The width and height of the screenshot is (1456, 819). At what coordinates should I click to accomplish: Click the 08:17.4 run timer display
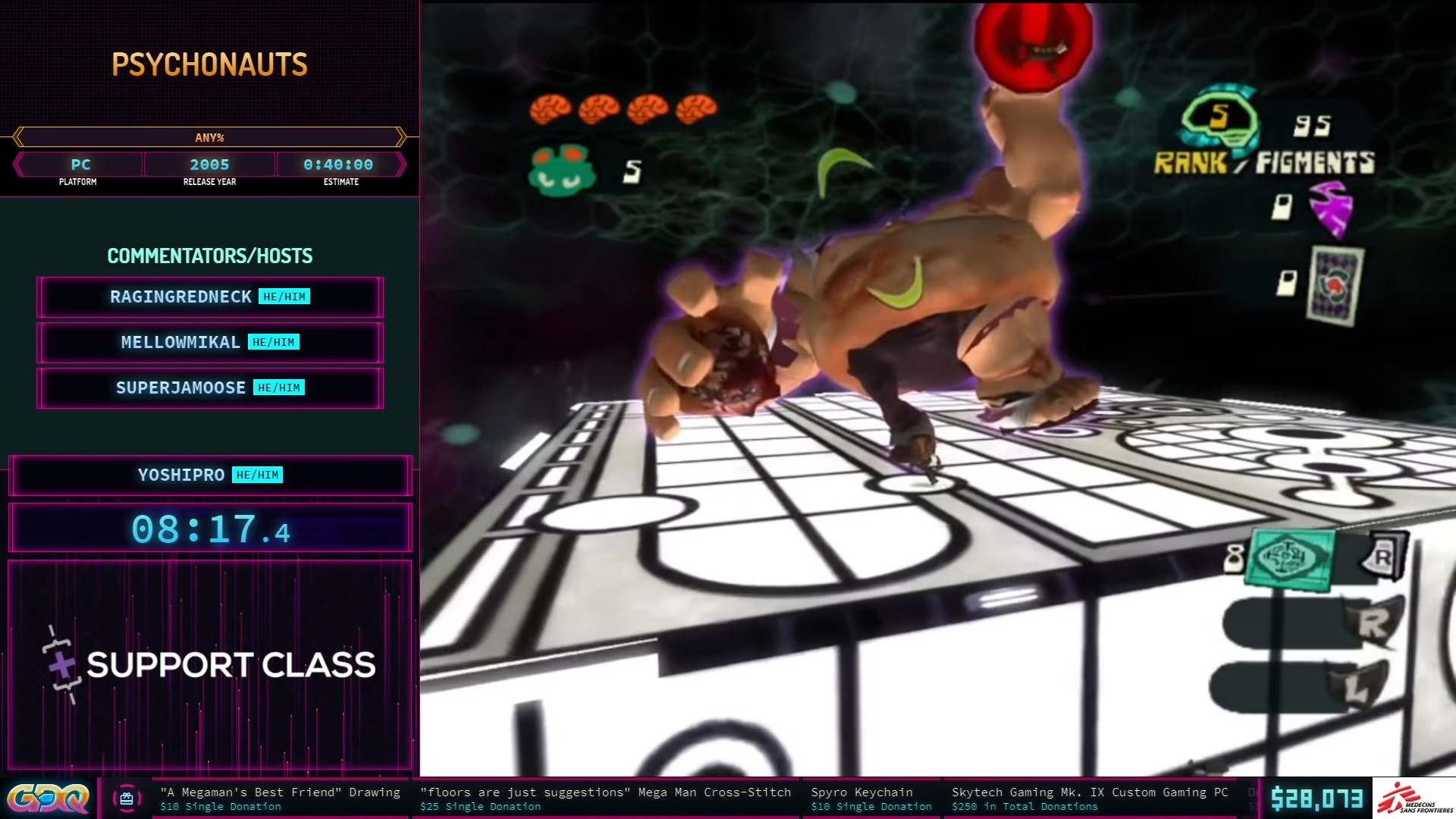tap(210, 529)
